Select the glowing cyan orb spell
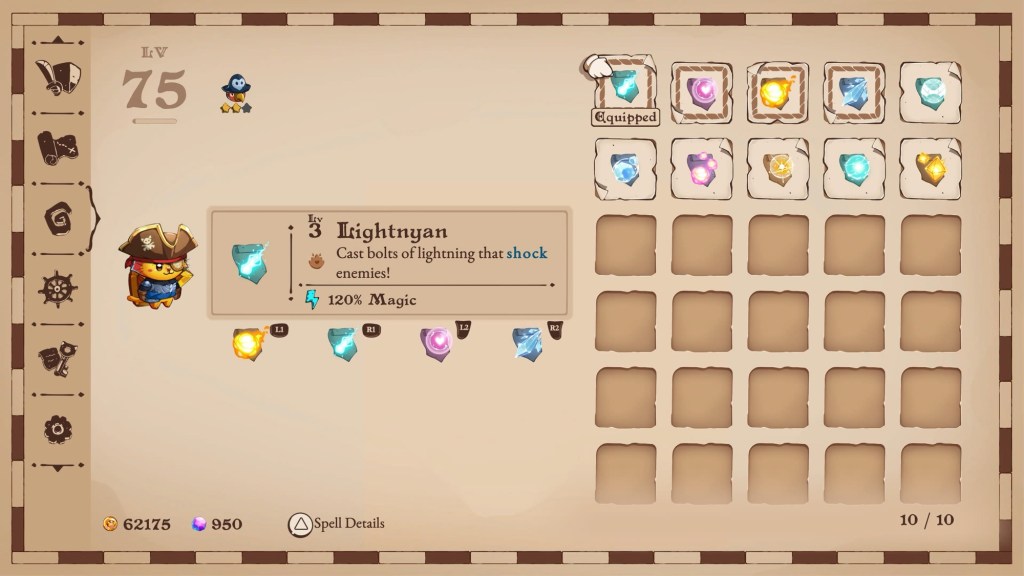 coord(854,168)
